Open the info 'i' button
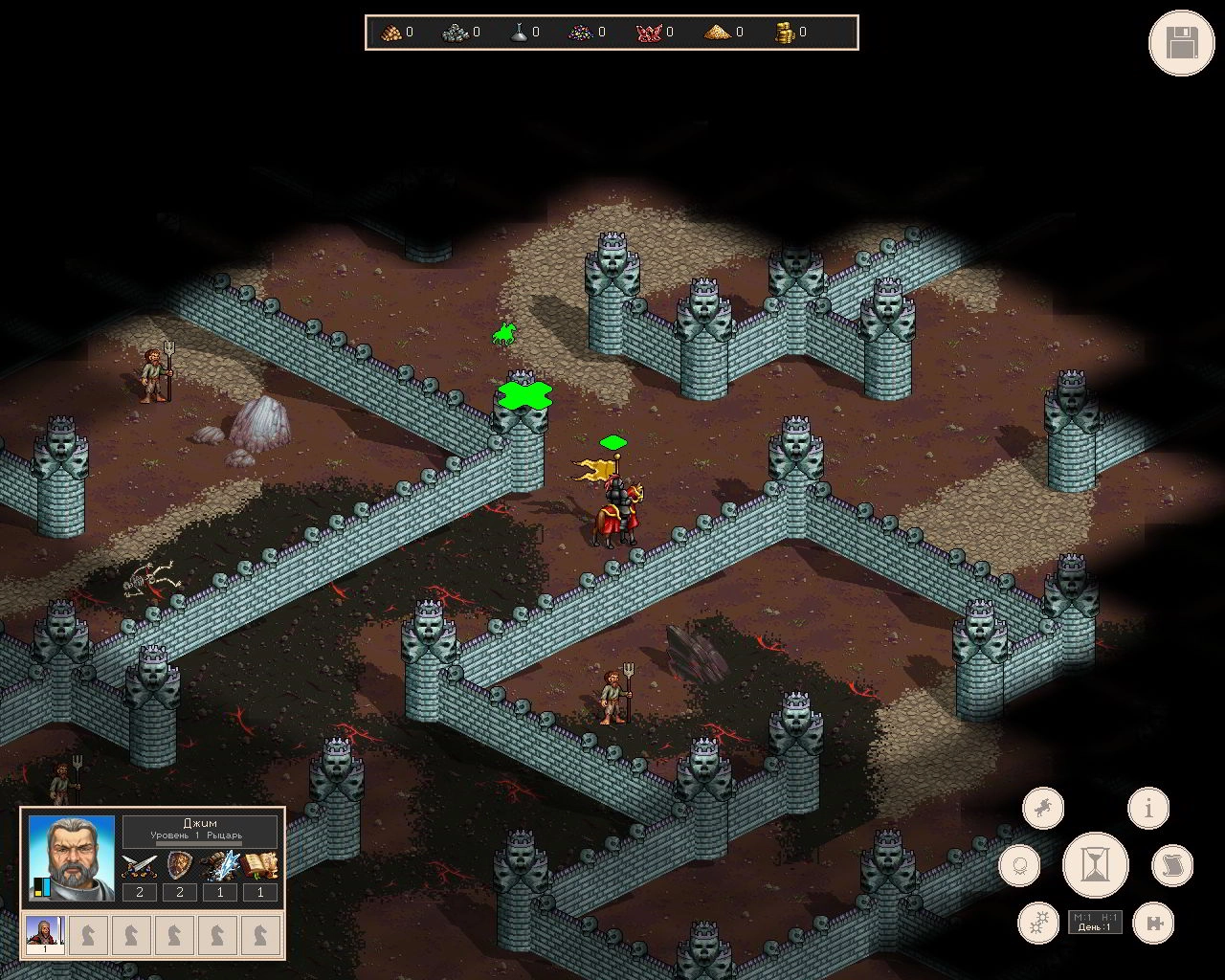1225x980 pixels. [x=1148, y=808]
